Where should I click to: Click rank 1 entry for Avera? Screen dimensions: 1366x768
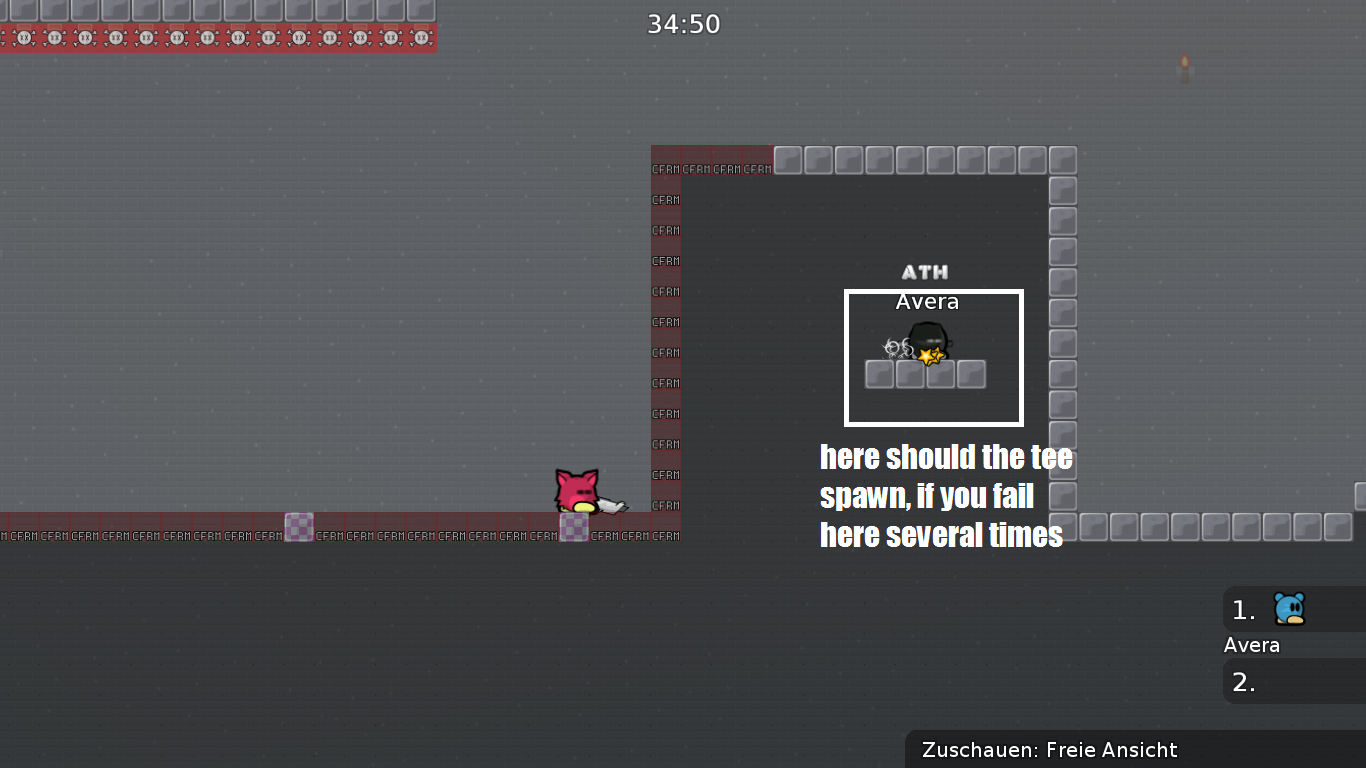pos(1242,609)
